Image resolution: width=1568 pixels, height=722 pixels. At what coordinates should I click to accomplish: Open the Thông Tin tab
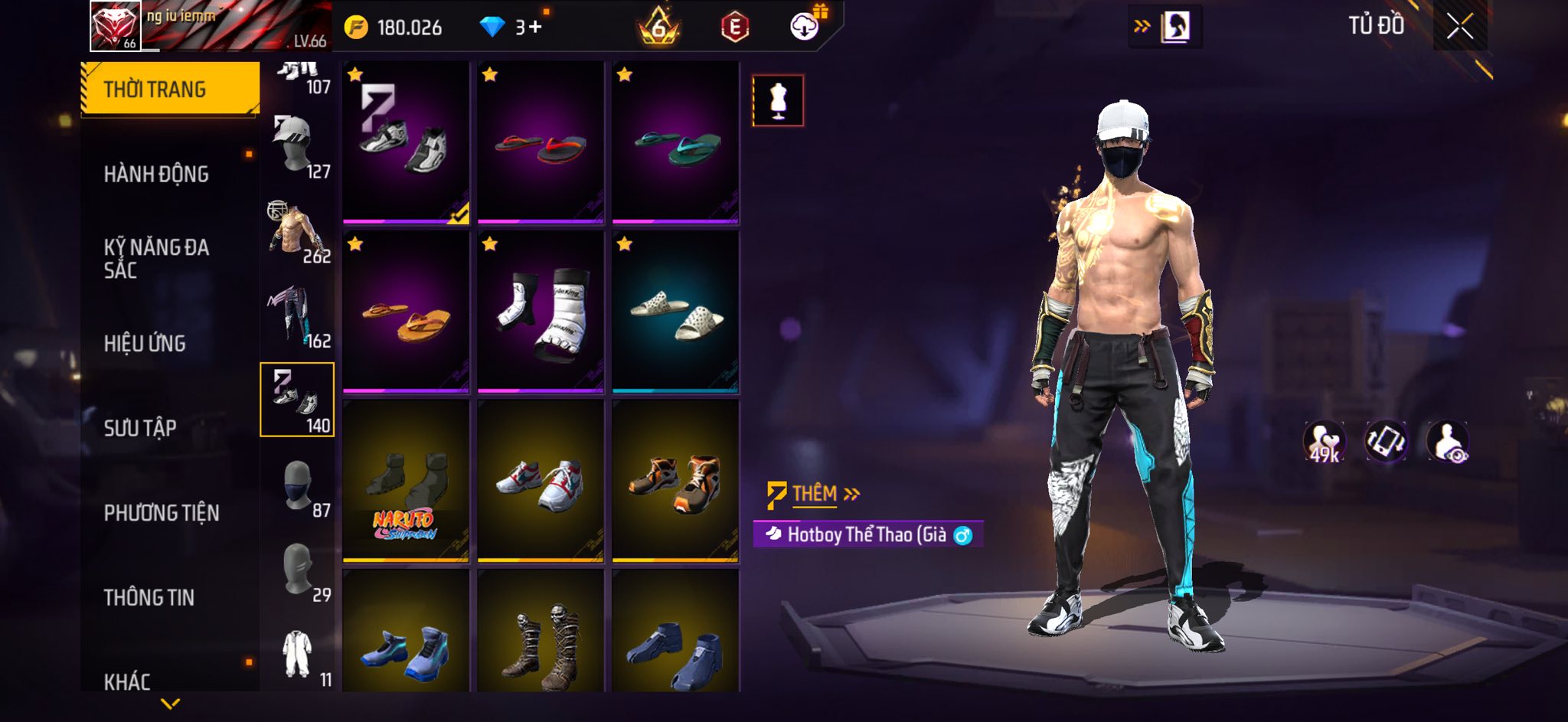(x=149, y=597)
